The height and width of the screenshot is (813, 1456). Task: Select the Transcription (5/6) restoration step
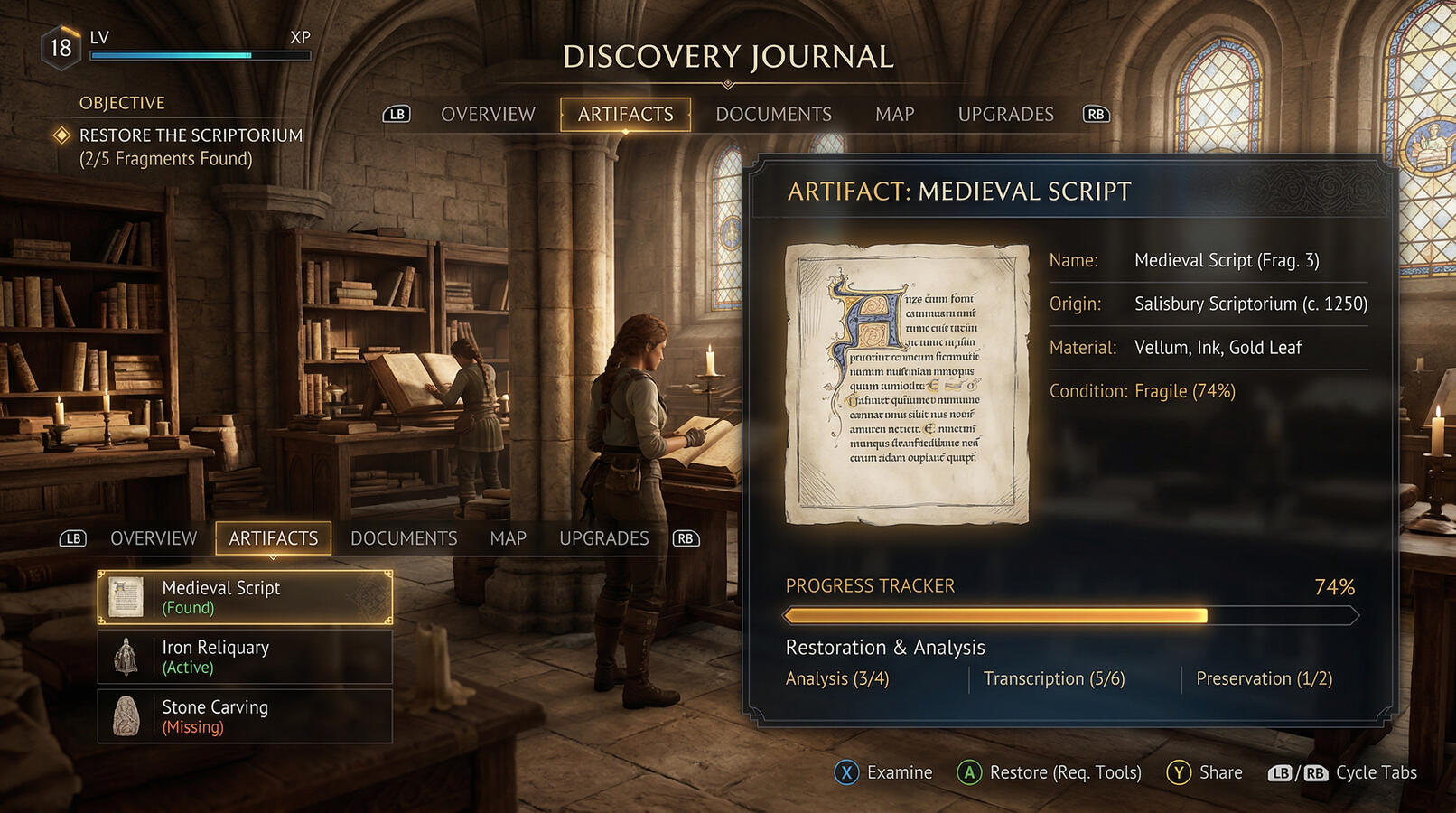pyautogui.click(x=1054, y=678)
